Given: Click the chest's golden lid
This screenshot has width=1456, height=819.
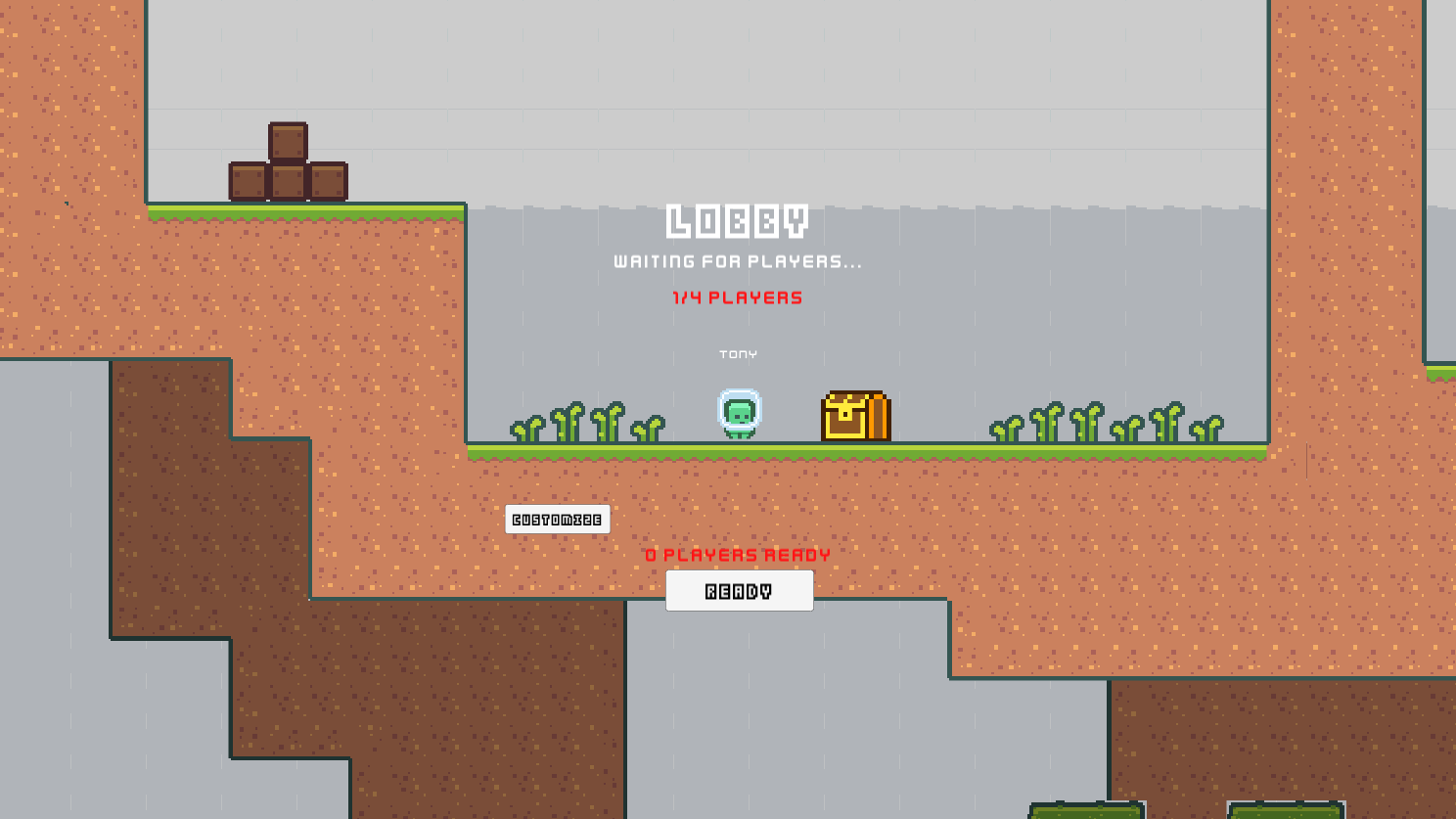Looking at the screenshot, I should pos(855,399).
